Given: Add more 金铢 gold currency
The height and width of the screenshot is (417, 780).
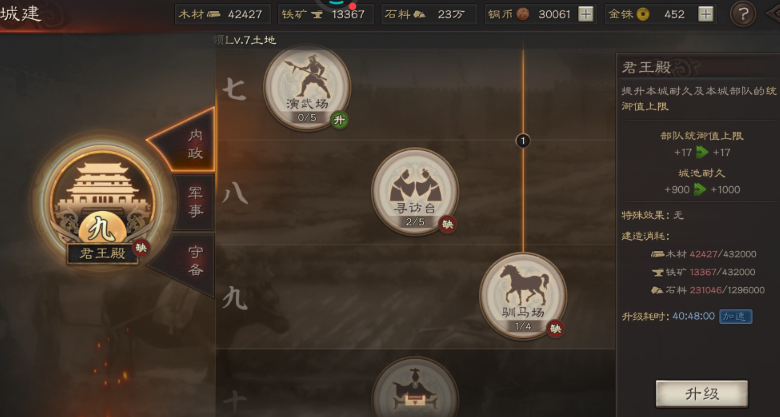Looking at the screenshot, I should click(705, 14).
